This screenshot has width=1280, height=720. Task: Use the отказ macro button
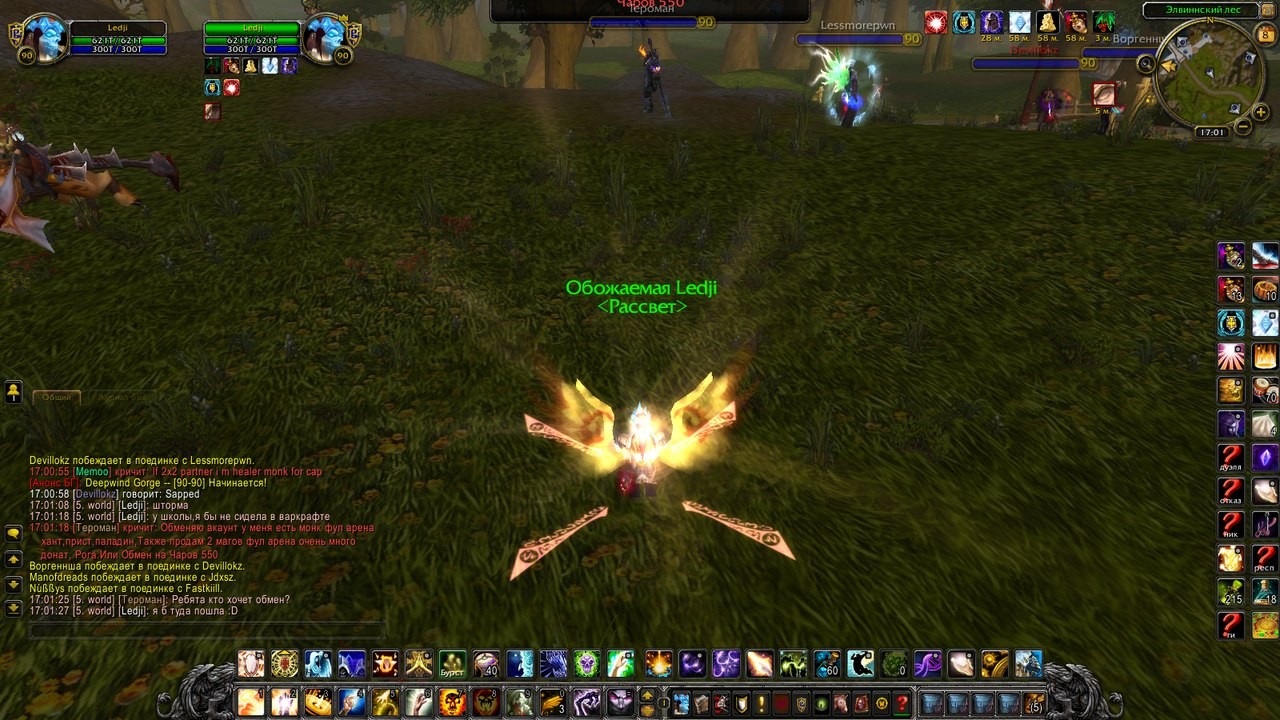[1231, 492]
